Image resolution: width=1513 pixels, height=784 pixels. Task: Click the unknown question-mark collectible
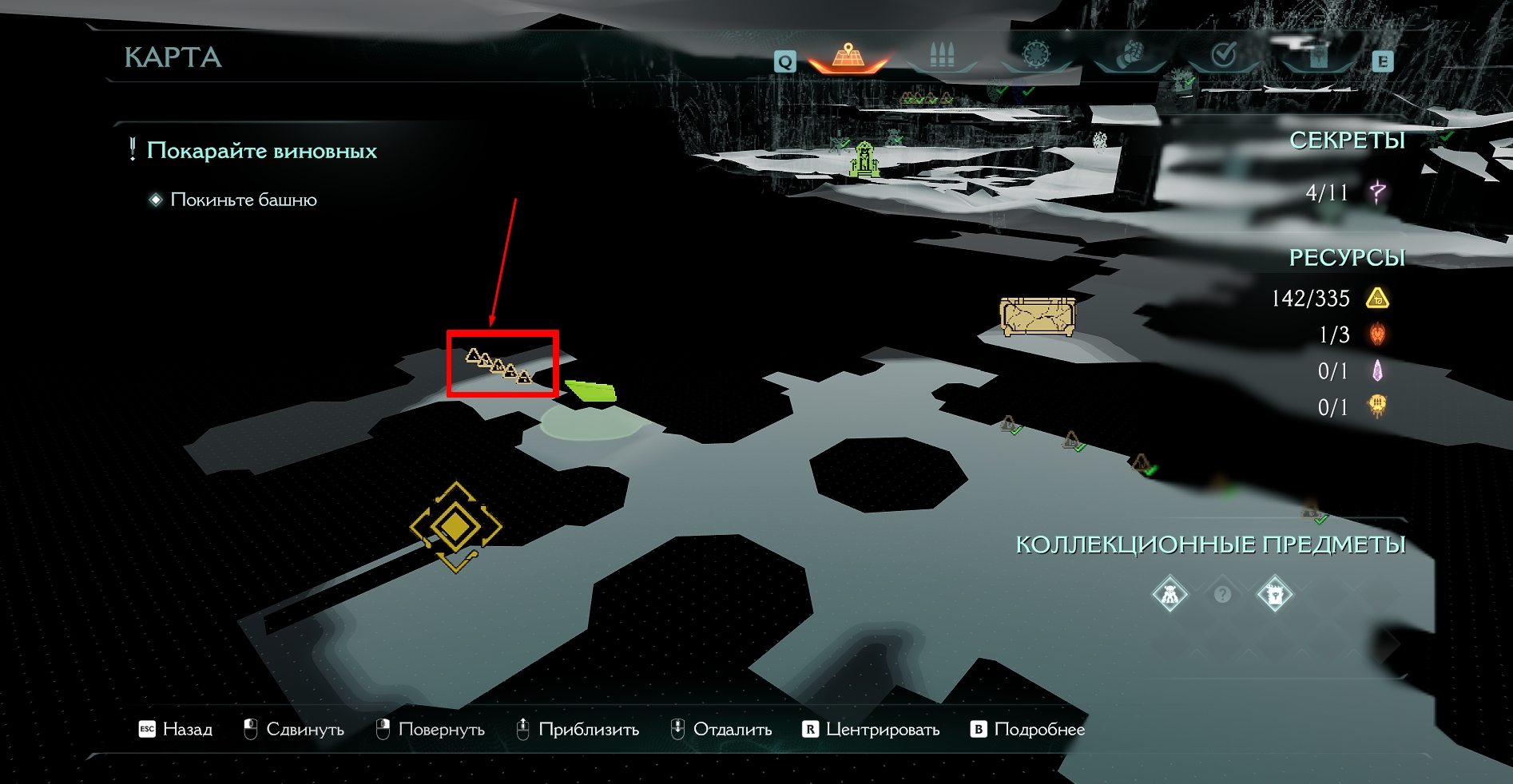tap(1222, 595)
